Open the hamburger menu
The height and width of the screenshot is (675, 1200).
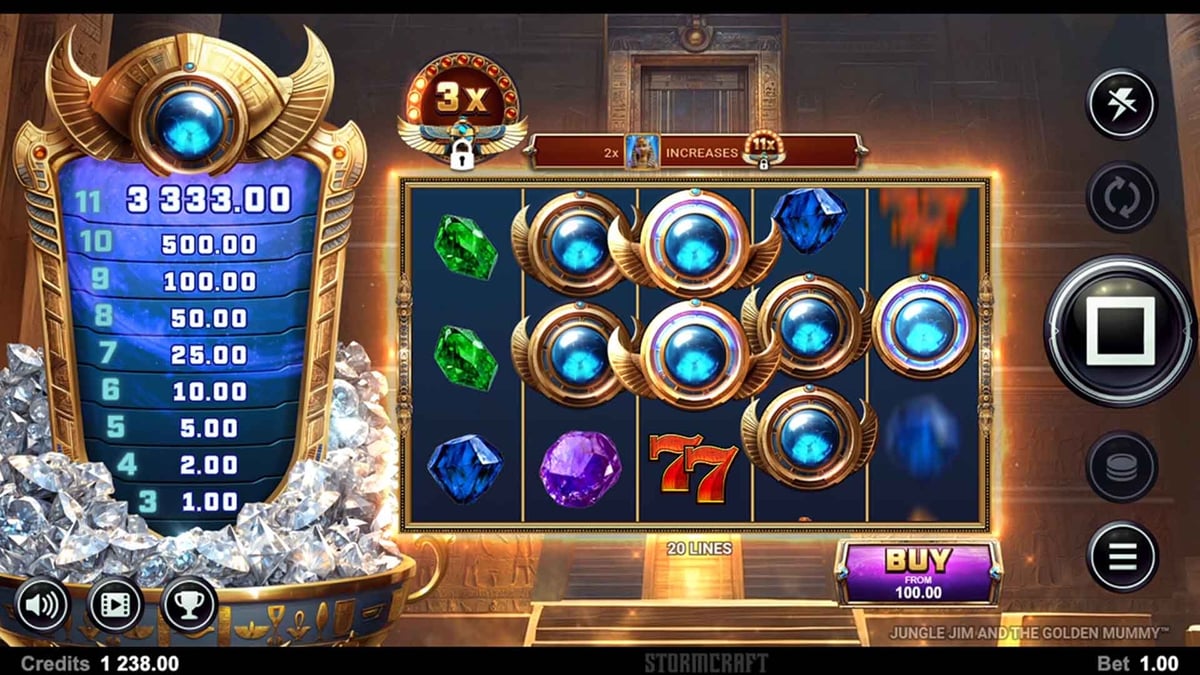coord(1121,556)
